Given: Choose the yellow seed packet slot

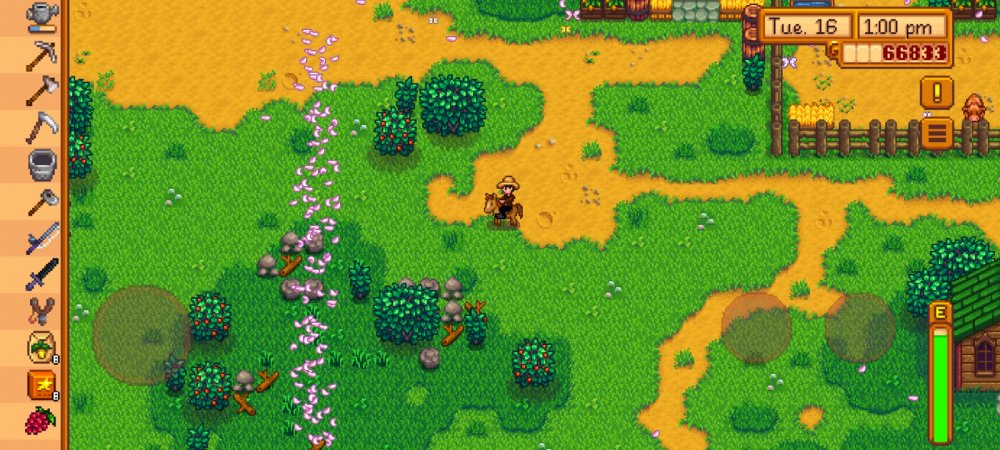Looking at the screenshot, I should [42, 346].
